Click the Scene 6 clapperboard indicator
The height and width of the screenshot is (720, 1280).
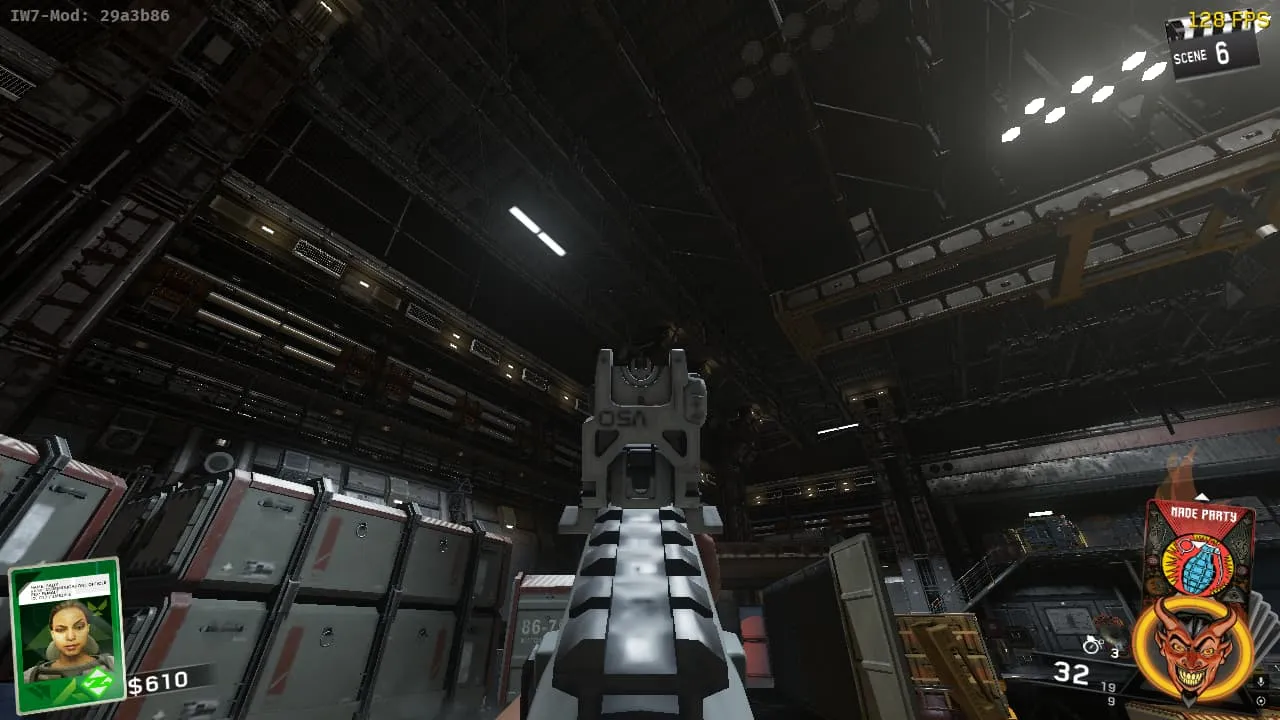point(1213,51)
